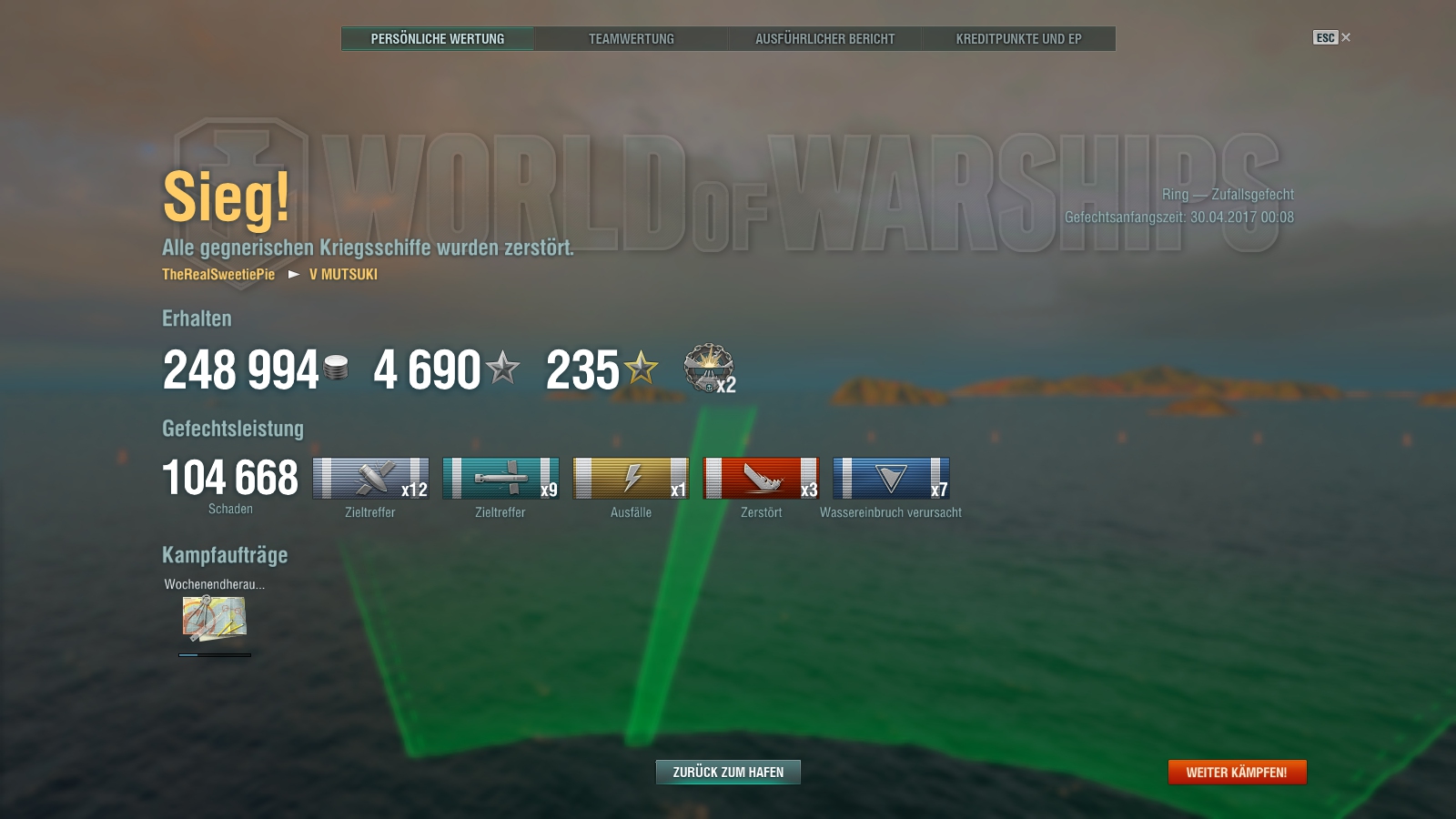Viewport: 1456px width, 819px height.
Task: Switch to the Teamwertung tab
Action: [x=631, y=39]
